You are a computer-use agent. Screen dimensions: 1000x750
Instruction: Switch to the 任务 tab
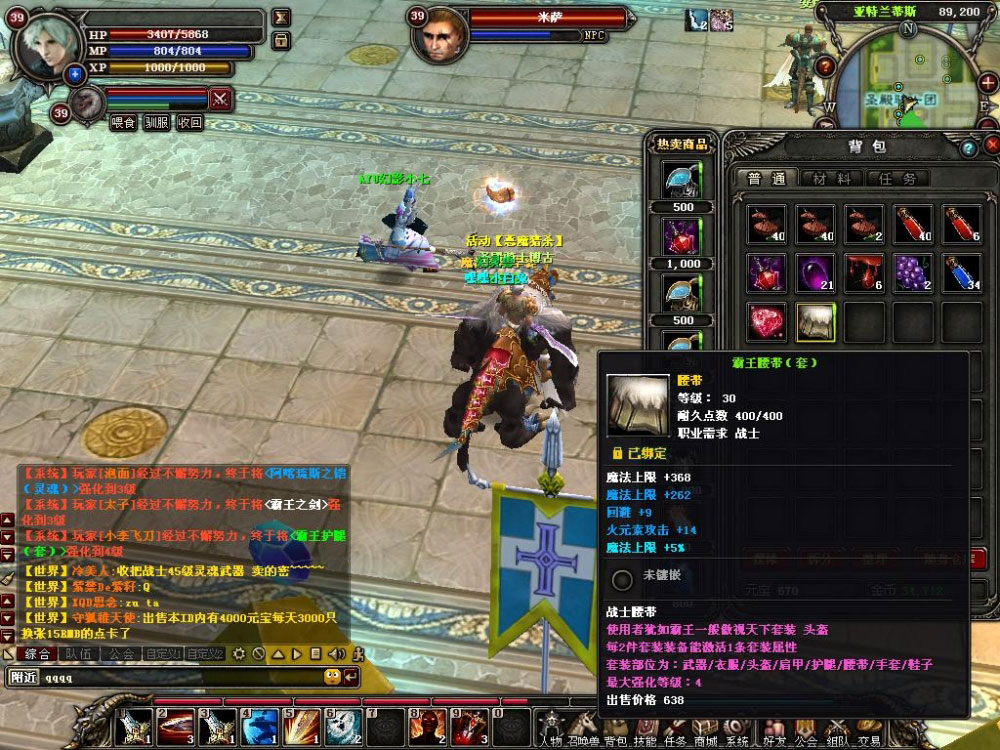pos(895,179)
